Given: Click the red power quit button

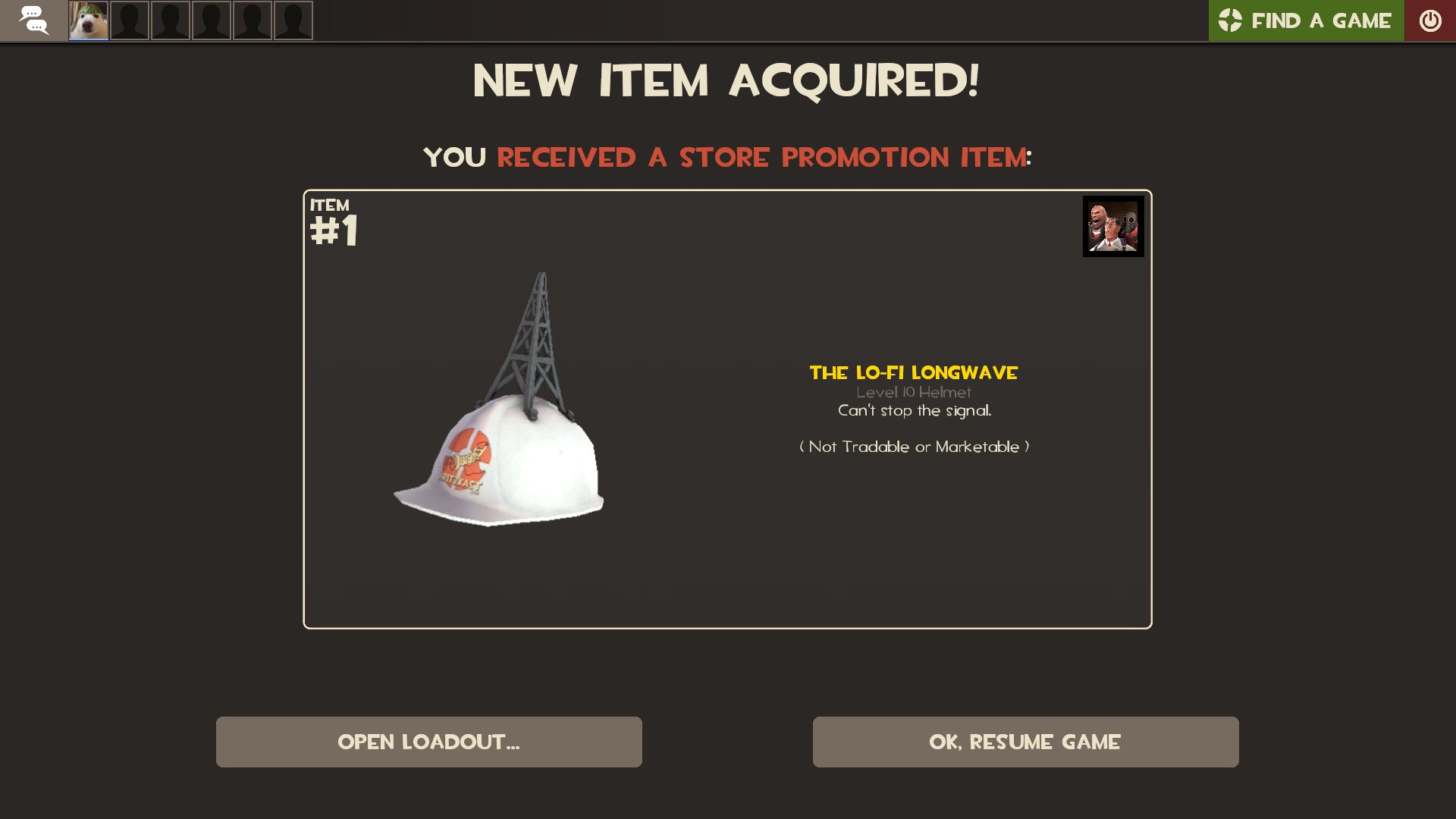Looking at the screenshot, I should click(1430, 20).
